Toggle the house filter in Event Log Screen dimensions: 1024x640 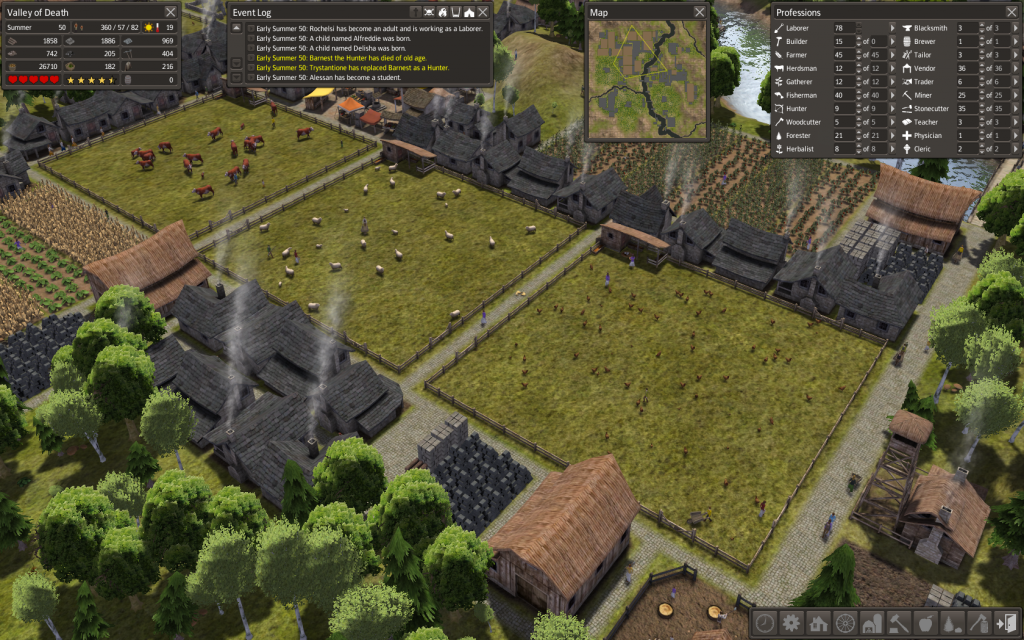click(468, 12)
